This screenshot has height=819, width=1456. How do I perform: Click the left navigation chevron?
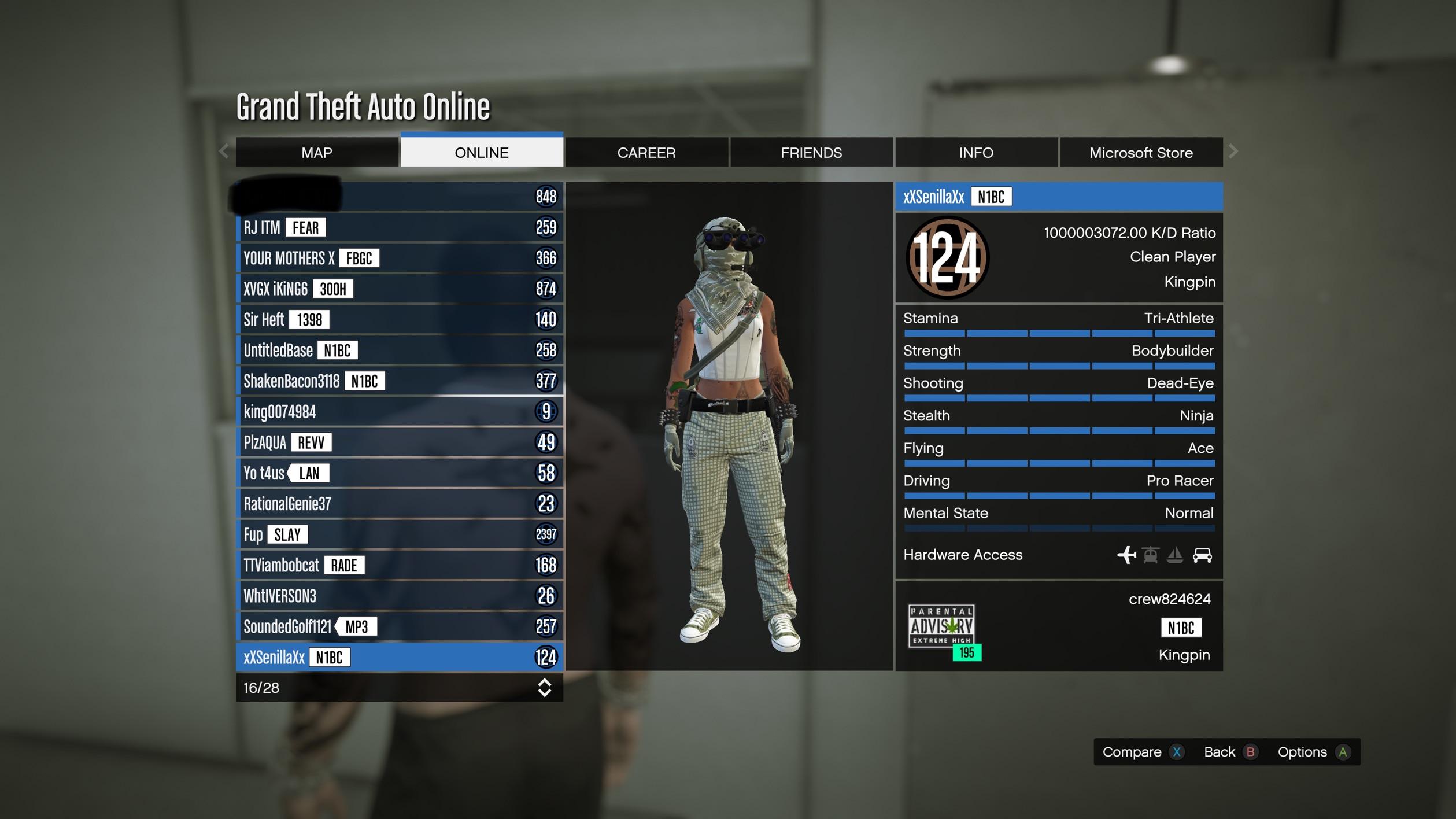pos(224,151)
